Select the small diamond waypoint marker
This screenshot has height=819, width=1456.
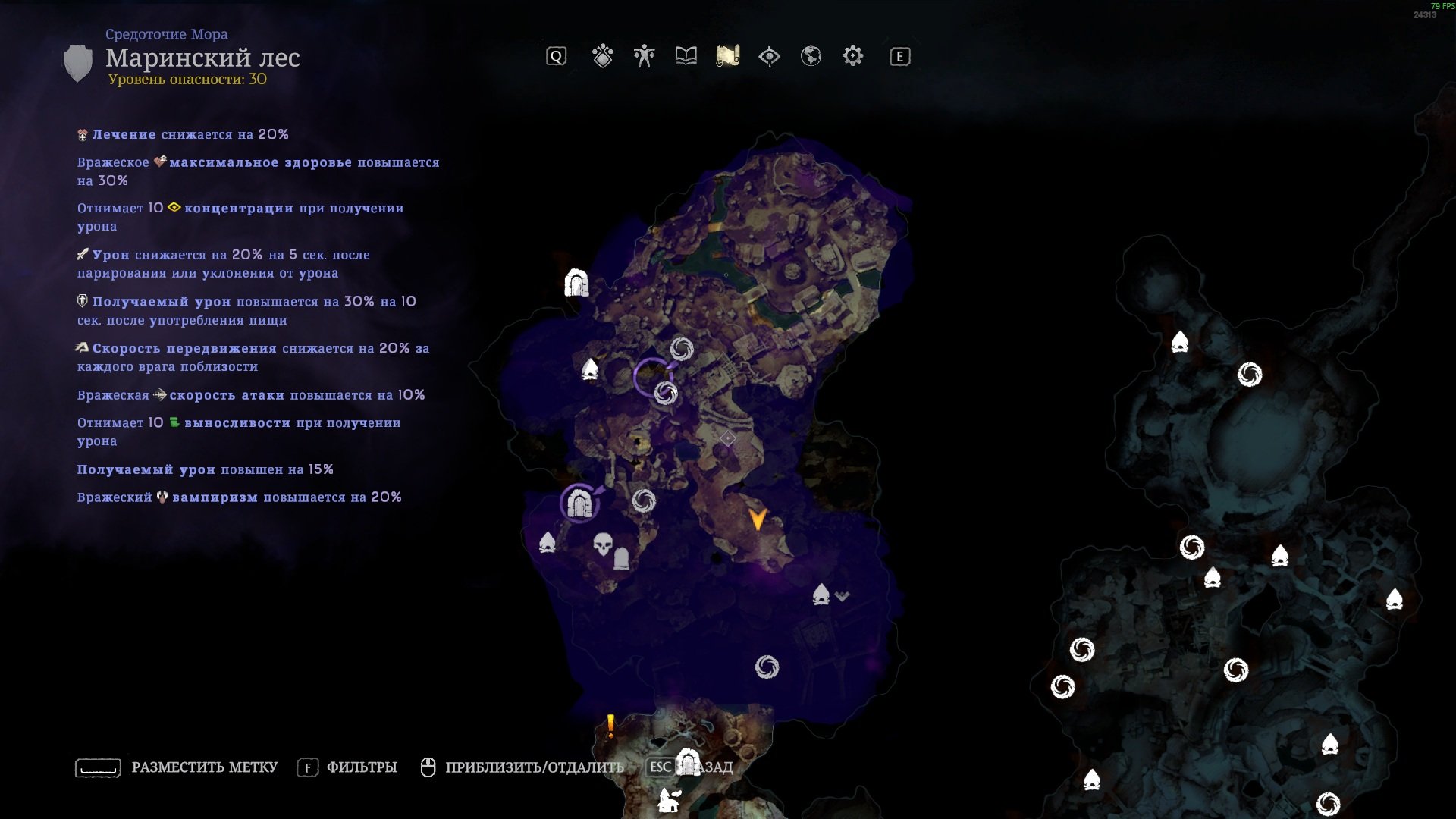pos(727,438)
